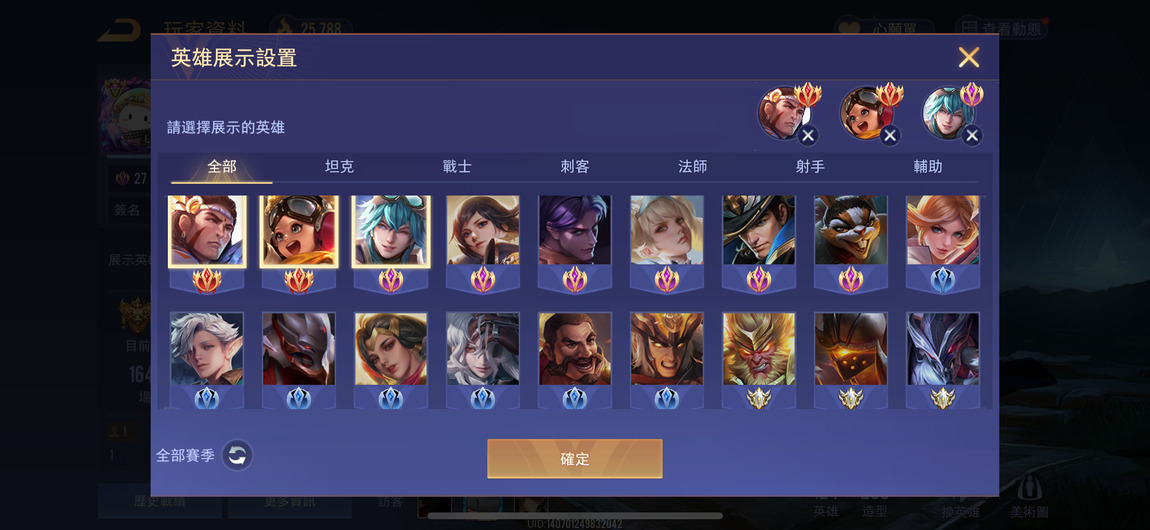Pick the purple-haired man hero portrait
The width and height of the screenshot is (1150, 530).
point(575,232)
